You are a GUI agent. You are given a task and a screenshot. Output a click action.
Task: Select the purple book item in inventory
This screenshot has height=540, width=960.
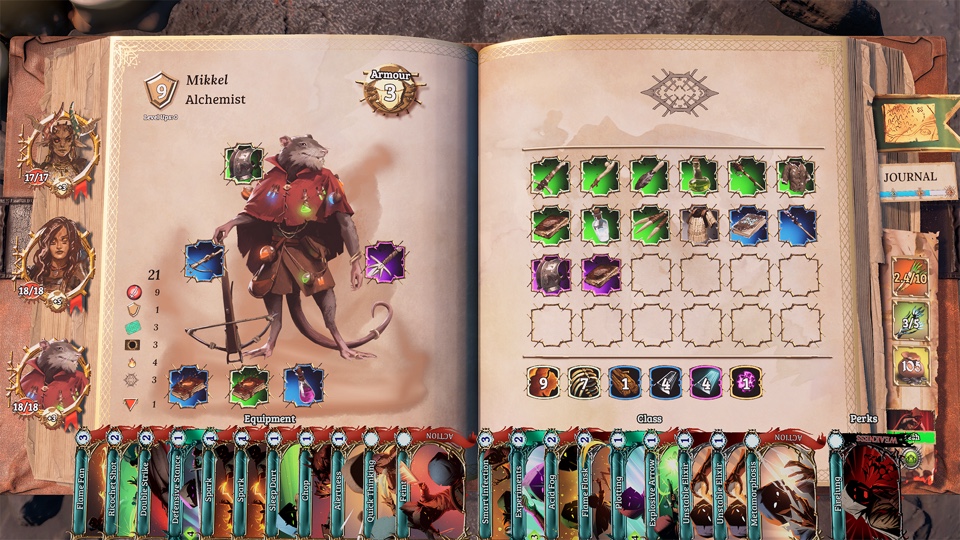coord(600,275)
